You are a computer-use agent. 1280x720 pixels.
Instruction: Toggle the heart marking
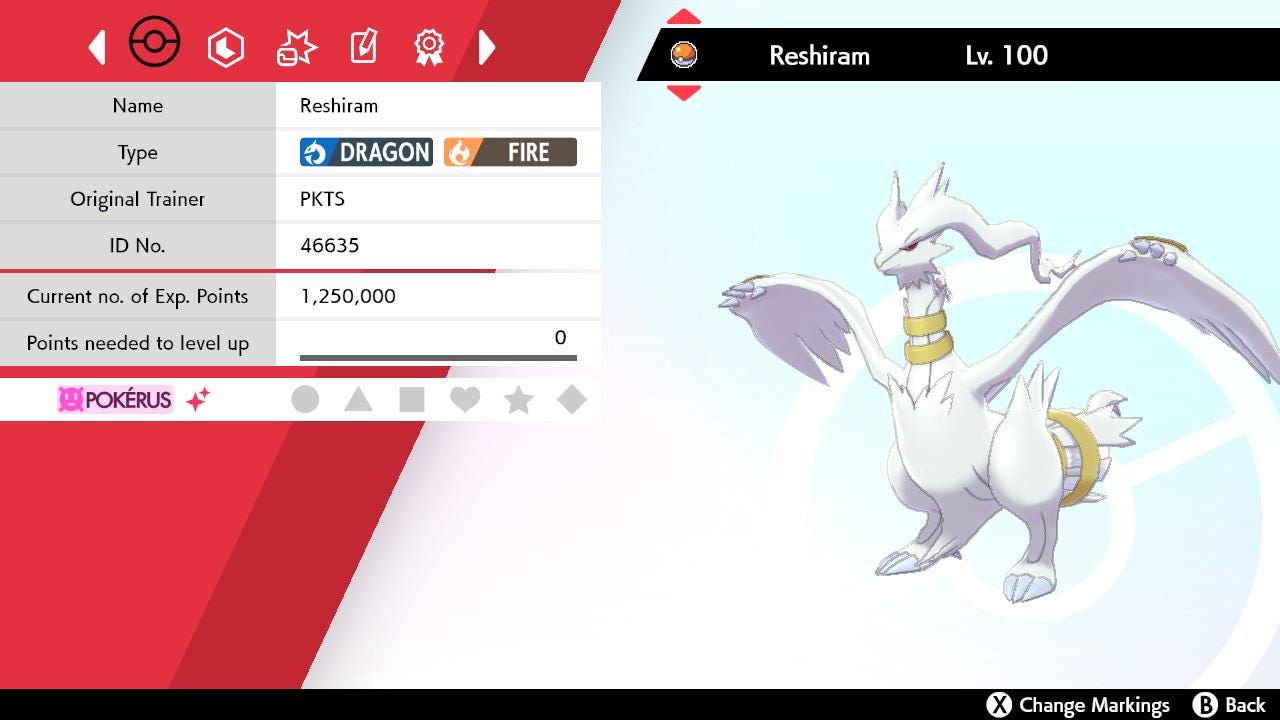[x=465, y=400]
